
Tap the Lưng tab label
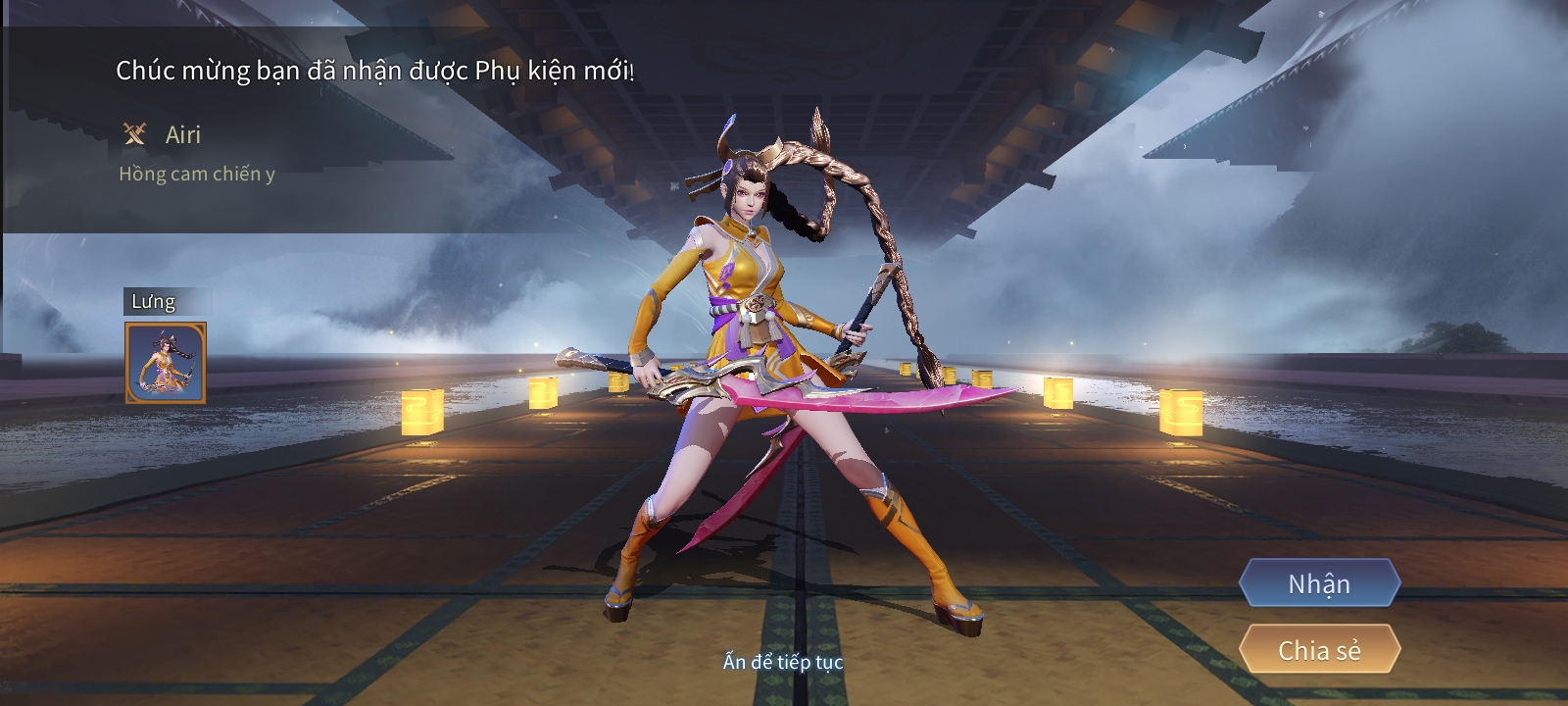155,302
